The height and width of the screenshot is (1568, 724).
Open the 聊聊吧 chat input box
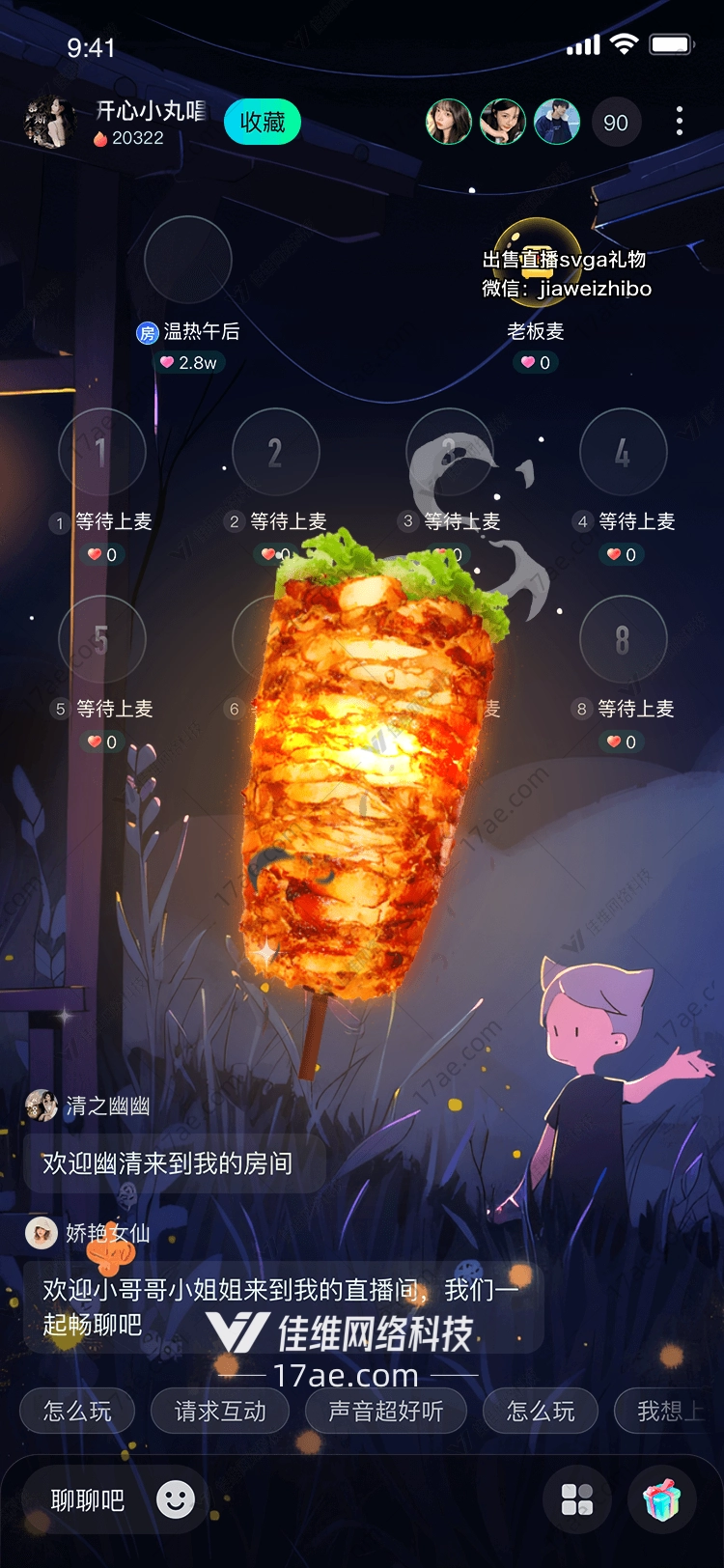click(88, 1500)
